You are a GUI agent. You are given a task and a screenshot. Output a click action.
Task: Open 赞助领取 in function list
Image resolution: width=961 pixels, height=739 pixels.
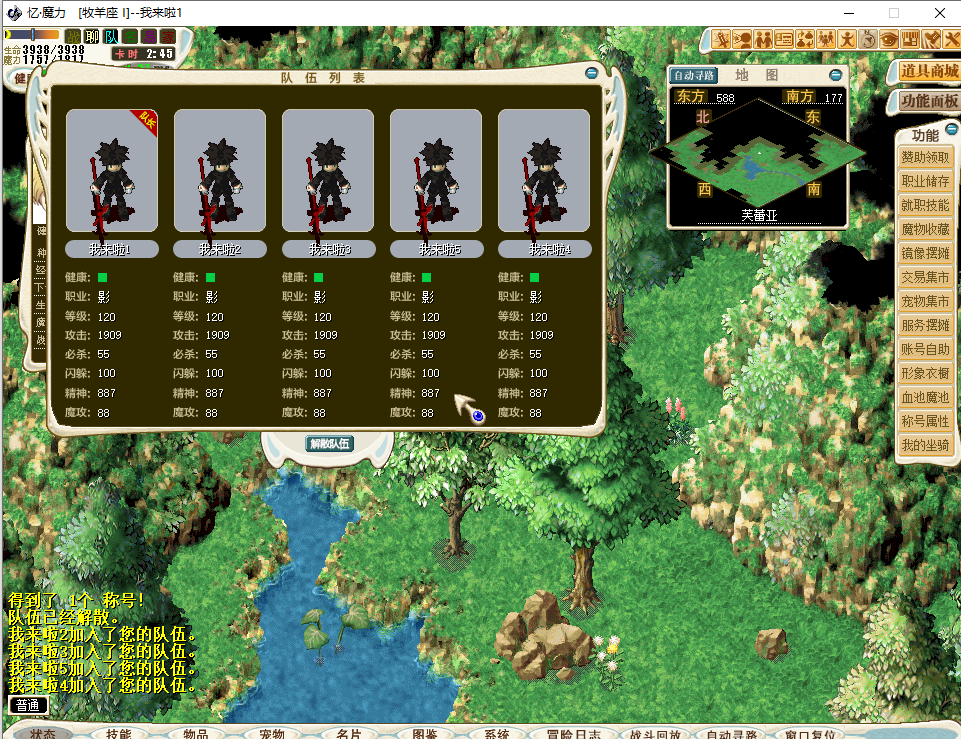tap(925, 158)
